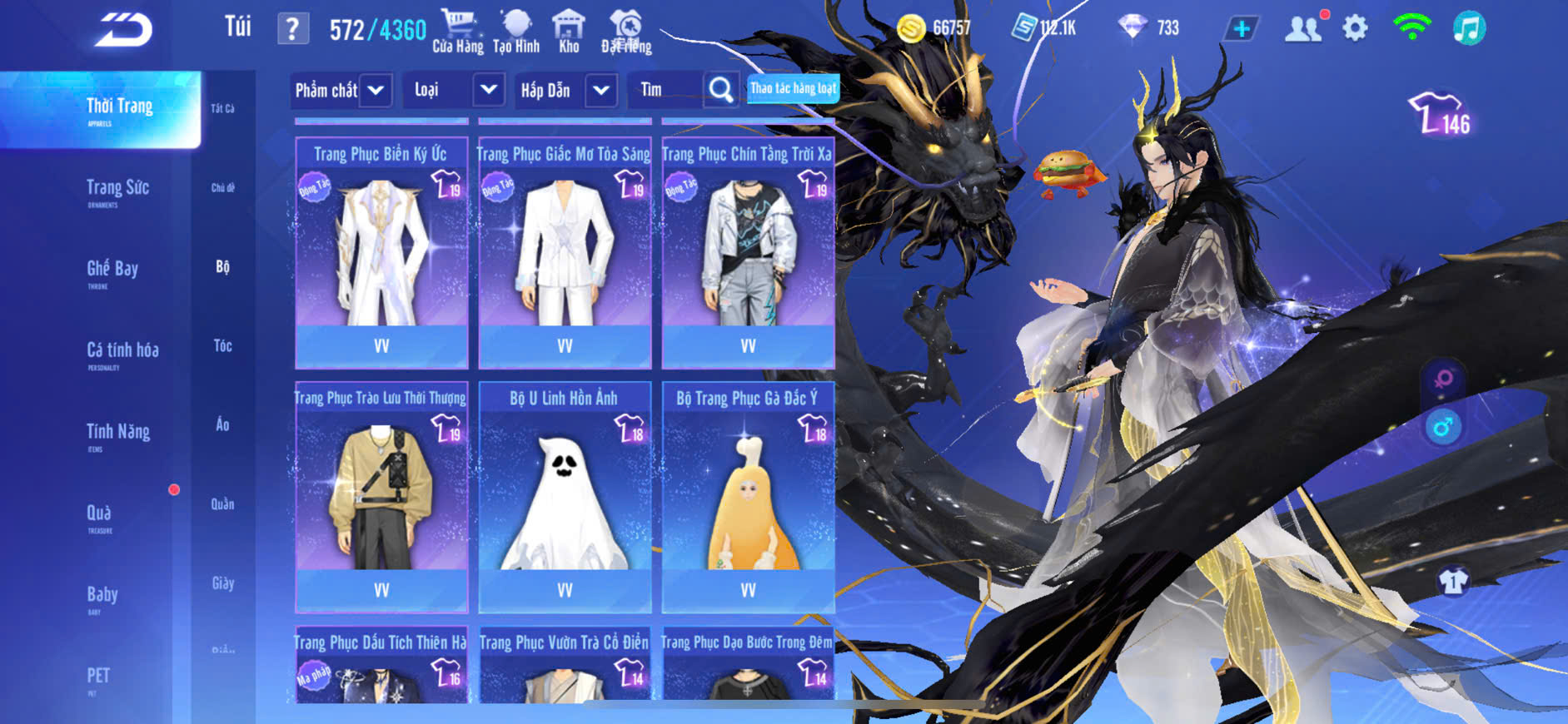Switch to Trang Sức tab
The image size is (1568, 724).
tap(117, 191)
